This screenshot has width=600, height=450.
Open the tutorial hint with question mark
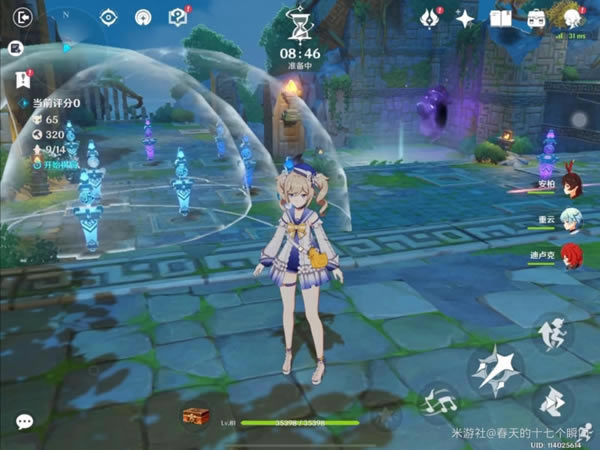[177, 17]
